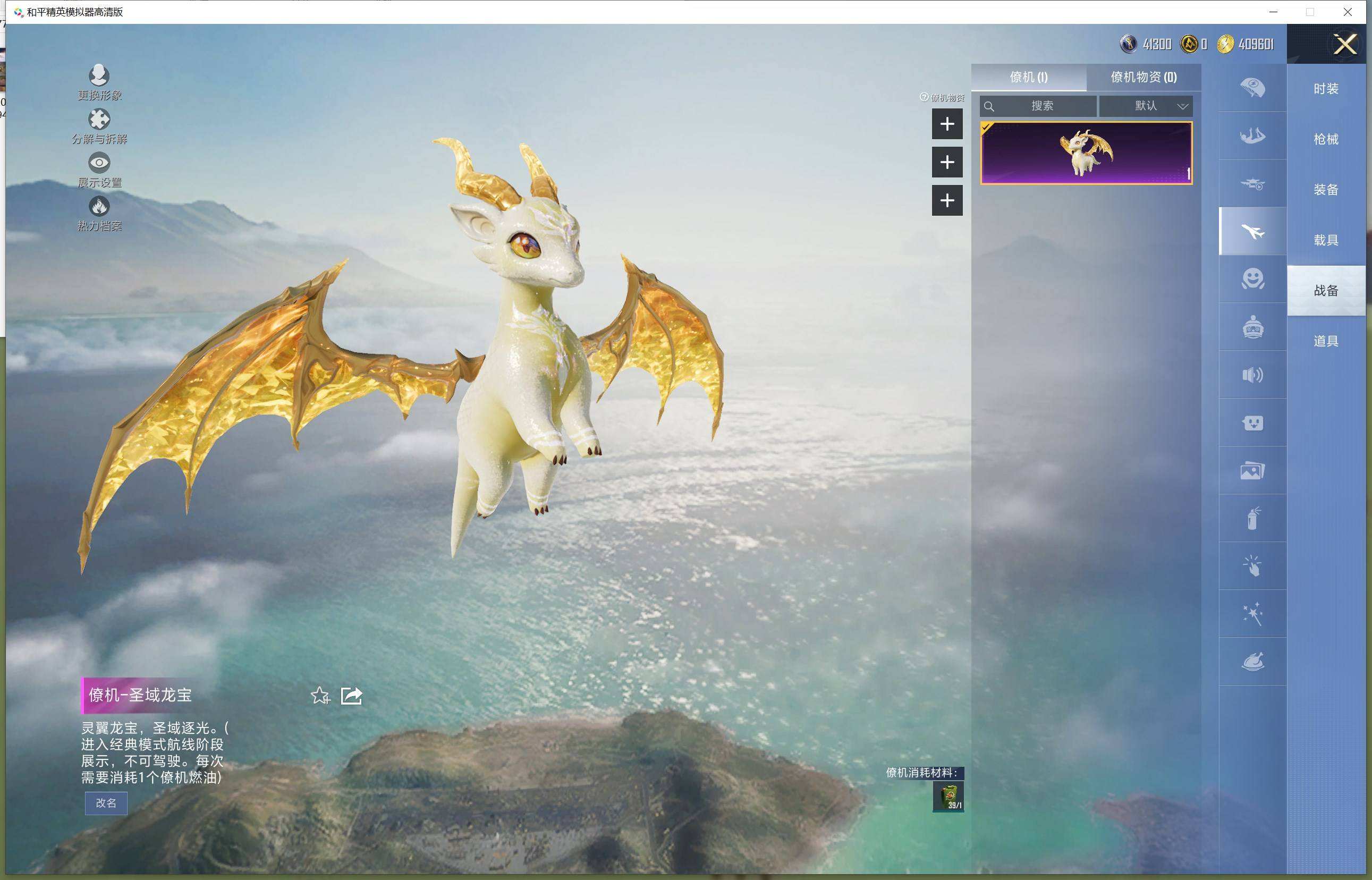The image size is (1372, 880).
Task: Open the 僚机物资 (0) tab
Action: [1144, 77]
